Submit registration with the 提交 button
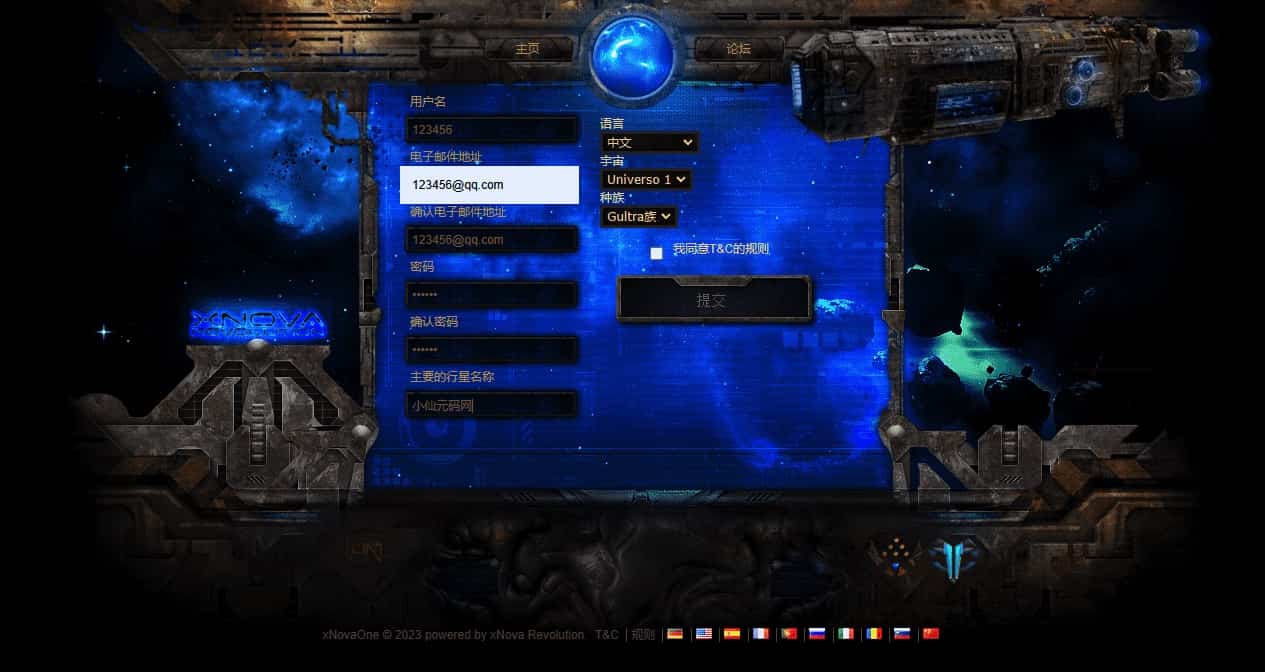The width and height of the screenshot is (1265, 672). click(713, 300)
